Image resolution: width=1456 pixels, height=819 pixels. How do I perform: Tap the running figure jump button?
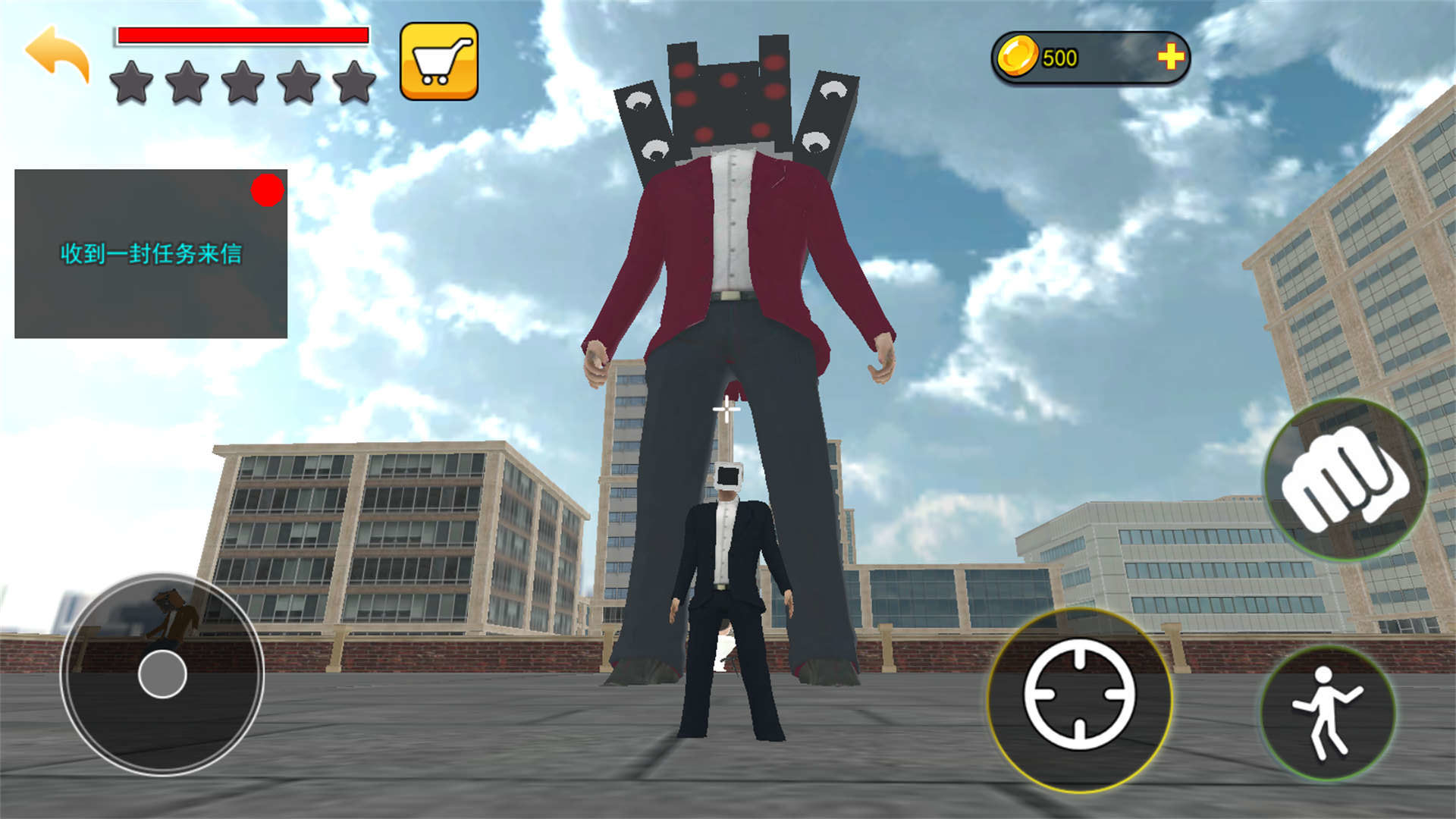point(1327,713)
